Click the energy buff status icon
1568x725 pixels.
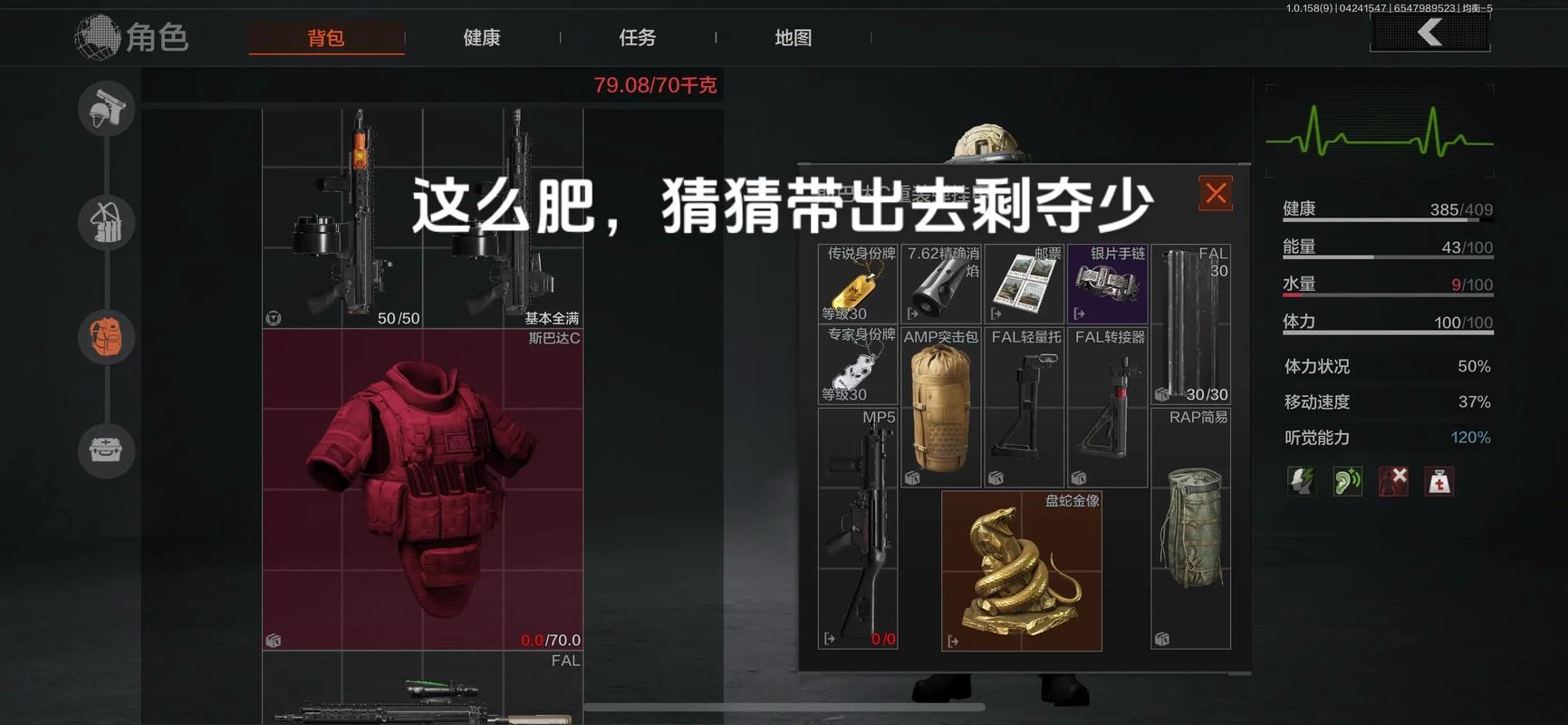pyautogui.click(x=1302, y=481)
